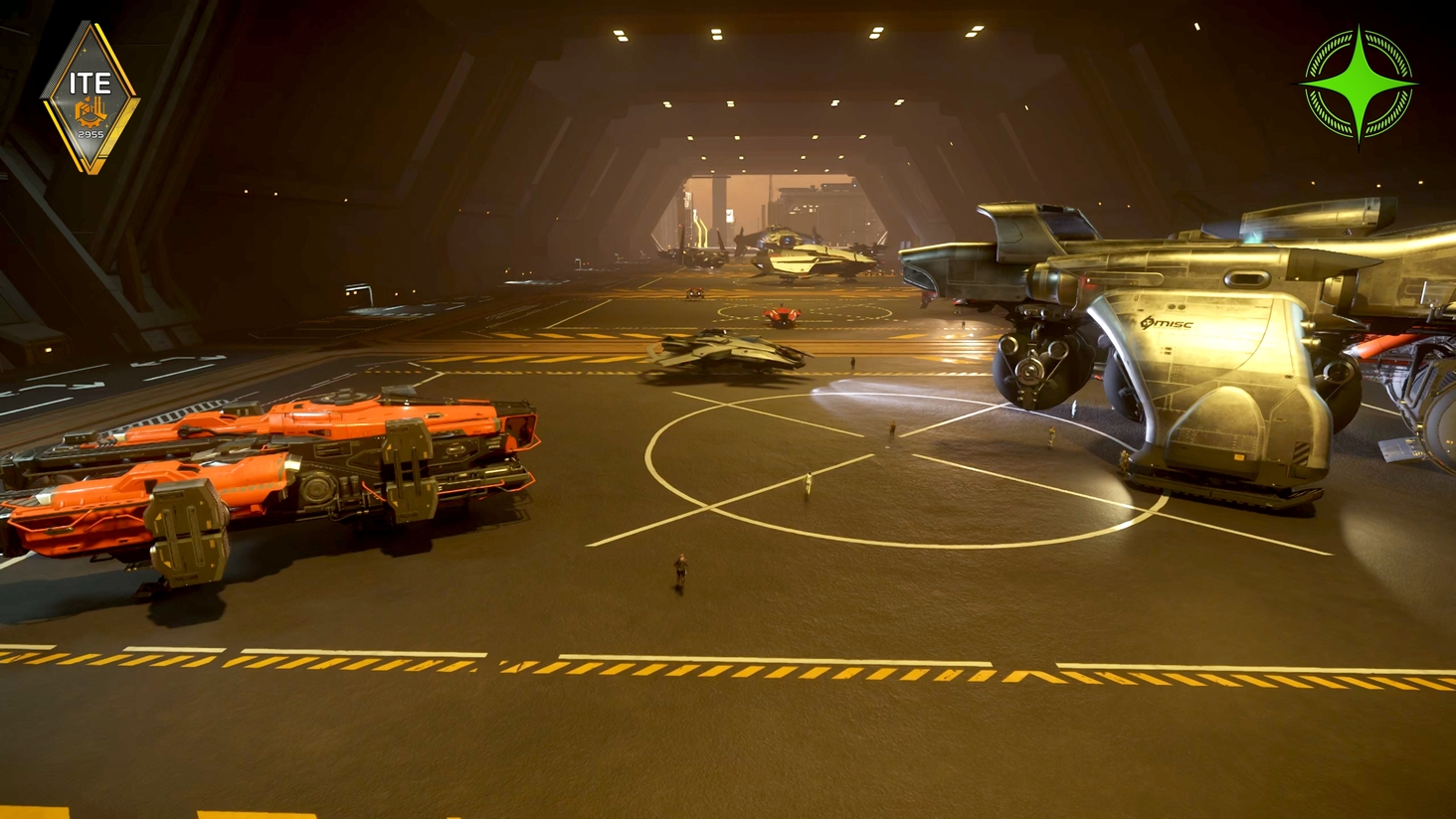Click the gold diamond border of the ITE emblem

point(129,80)
